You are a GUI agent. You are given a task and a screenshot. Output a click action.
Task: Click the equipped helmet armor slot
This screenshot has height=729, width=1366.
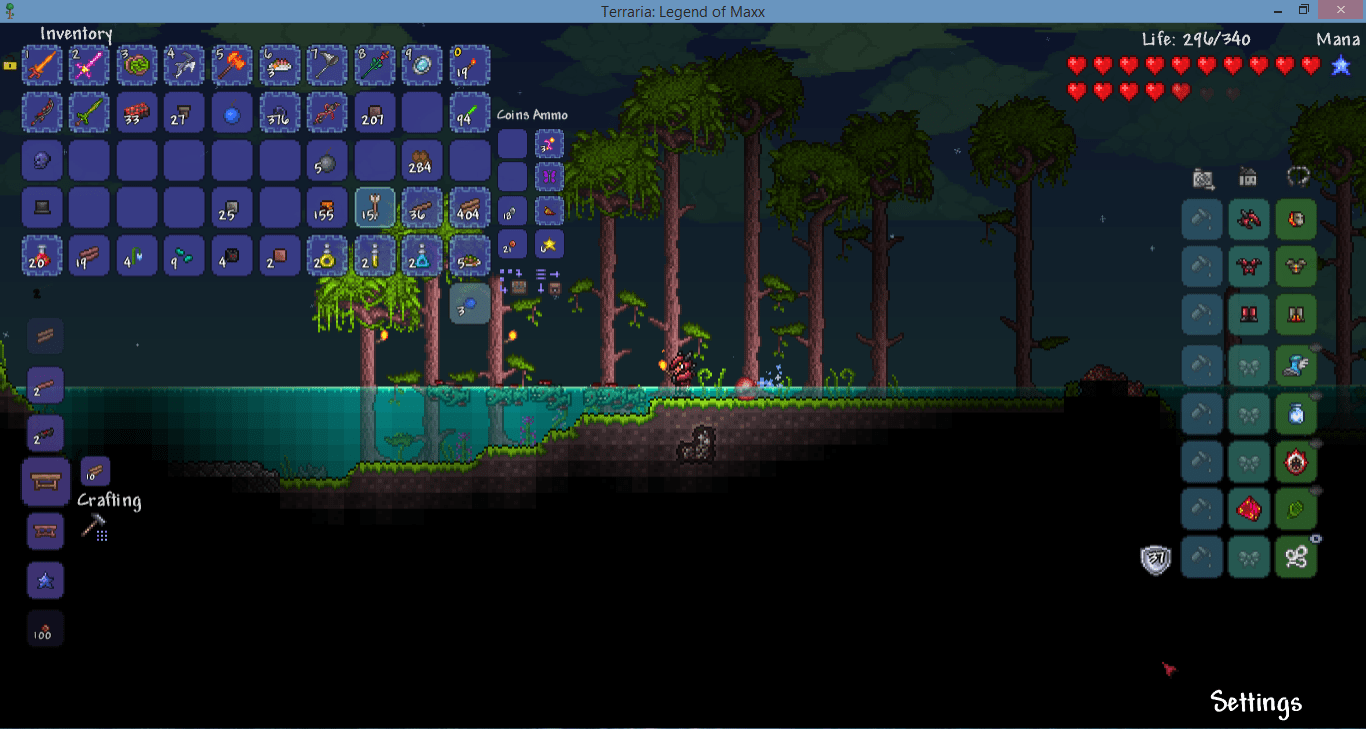(x=1296, y=219)
